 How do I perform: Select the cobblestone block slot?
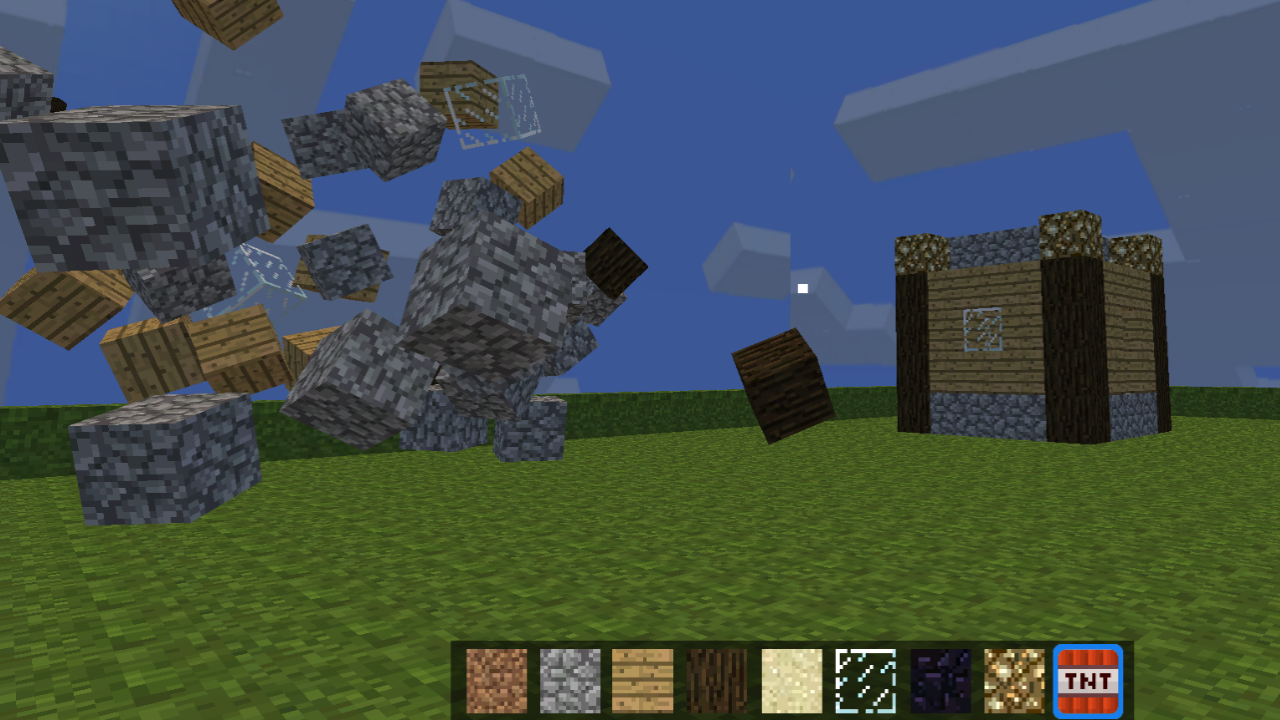(x=571, y=680)
